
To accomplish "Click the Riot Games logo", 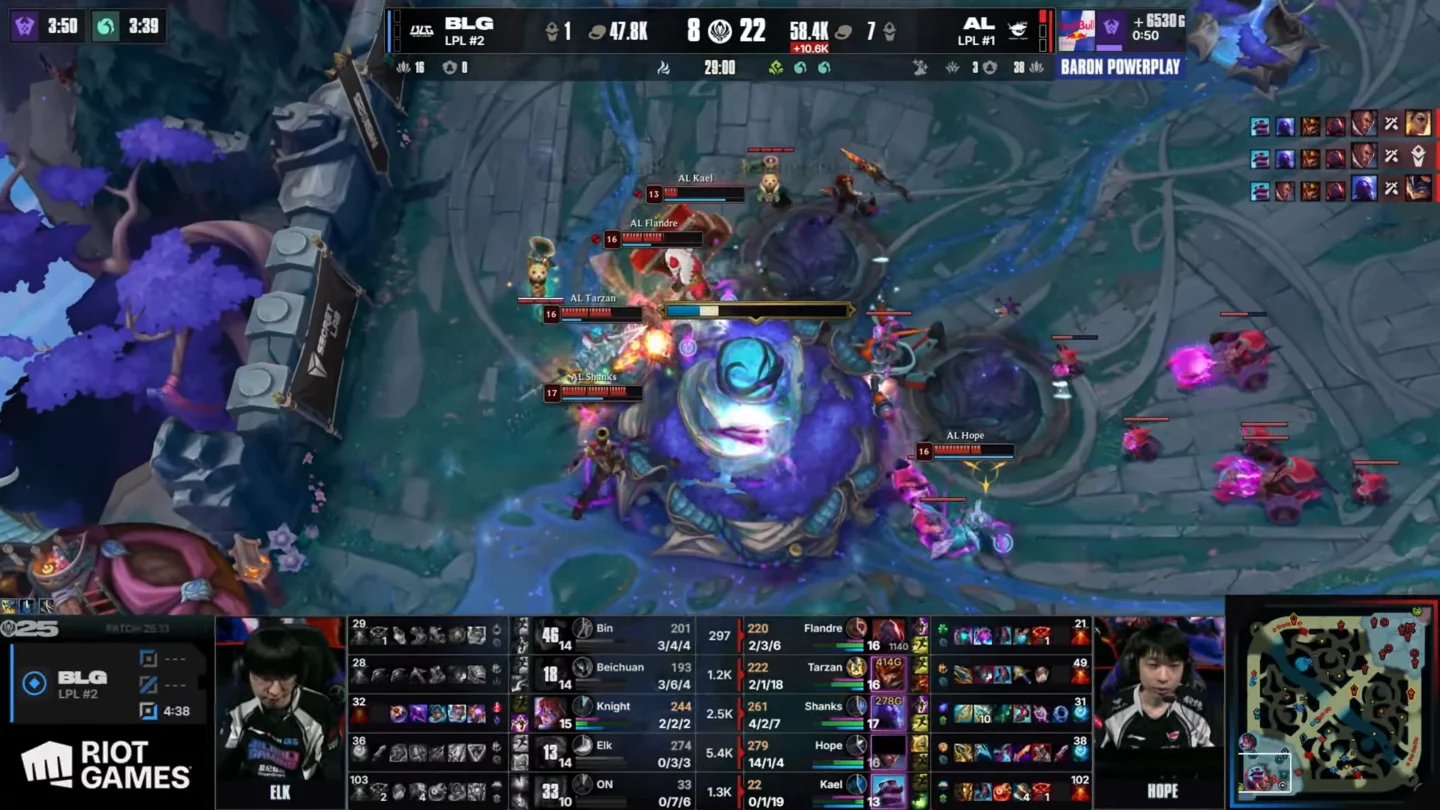I will (106, 765).
